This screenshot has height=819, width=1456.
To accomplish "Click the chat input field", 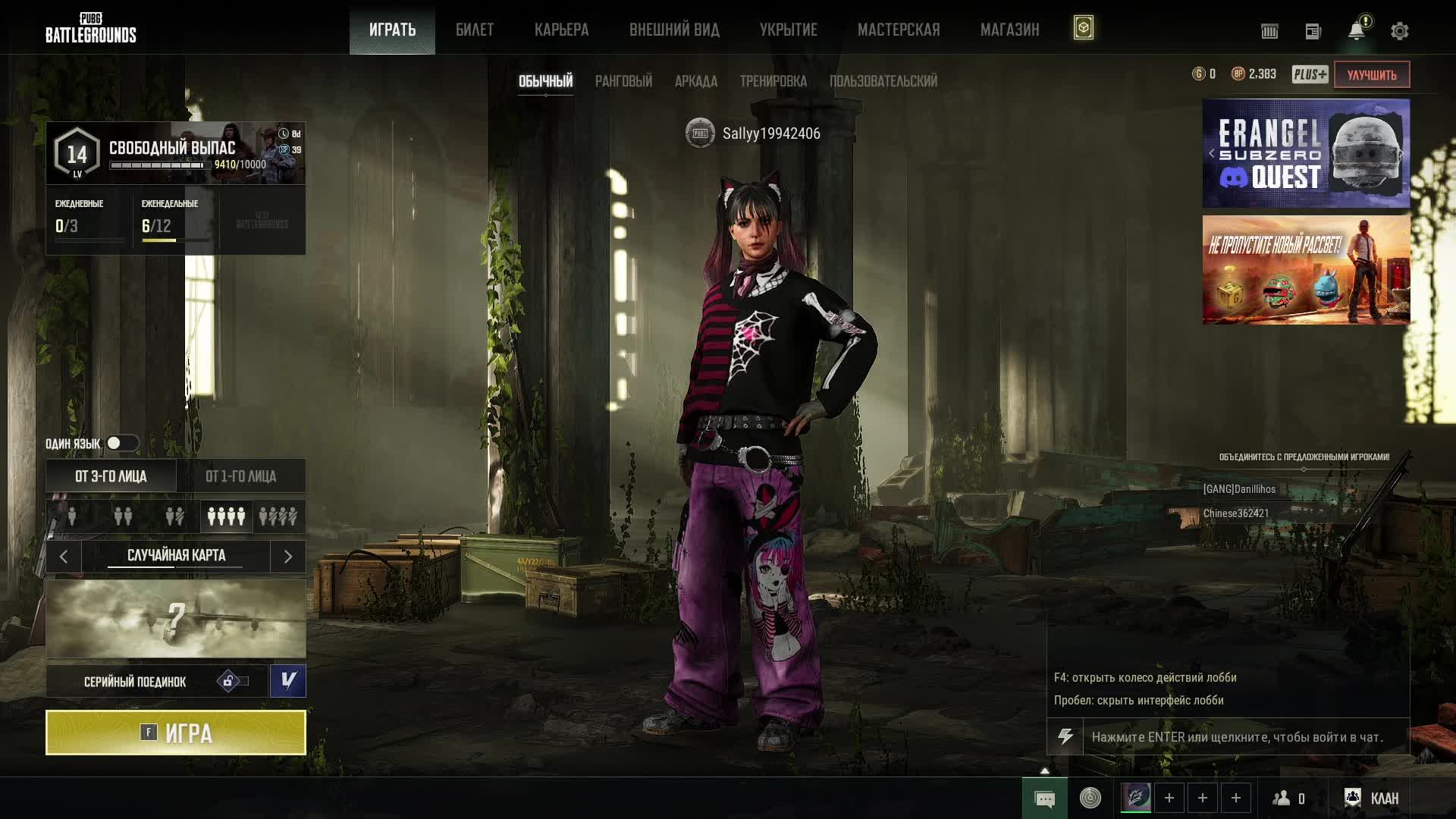I will 1244,737.
